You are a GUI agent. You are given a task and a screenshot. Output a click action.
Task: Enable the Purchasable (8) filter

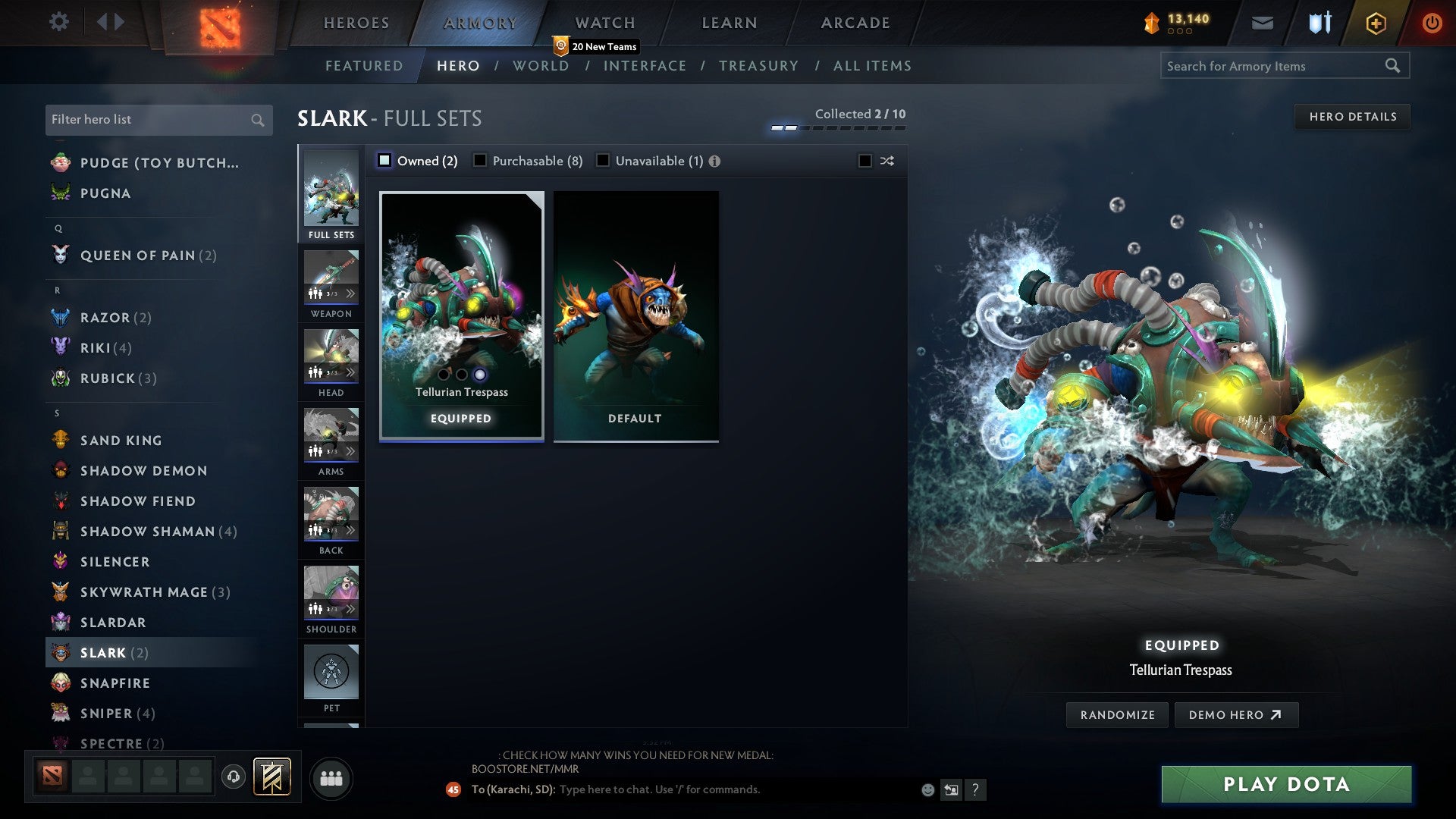click(x=480, y=160)
